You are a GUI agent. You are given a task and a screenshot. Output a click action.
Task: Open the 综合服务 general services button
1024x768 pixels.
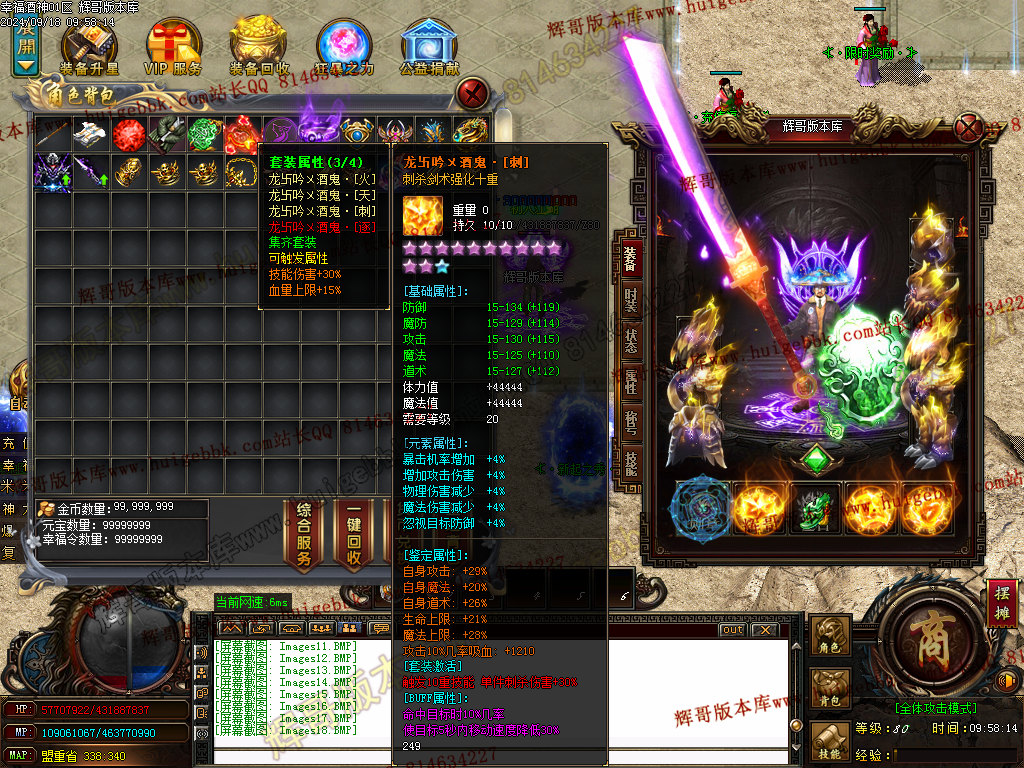click(304, 535)
